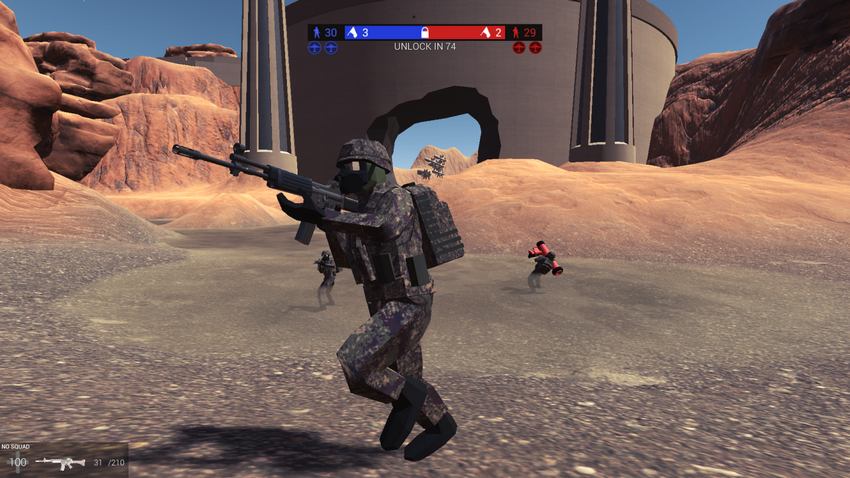The height and width of the screenshot is (478, 850).
Task: Click the red team soldier icon
Action: 516,32
